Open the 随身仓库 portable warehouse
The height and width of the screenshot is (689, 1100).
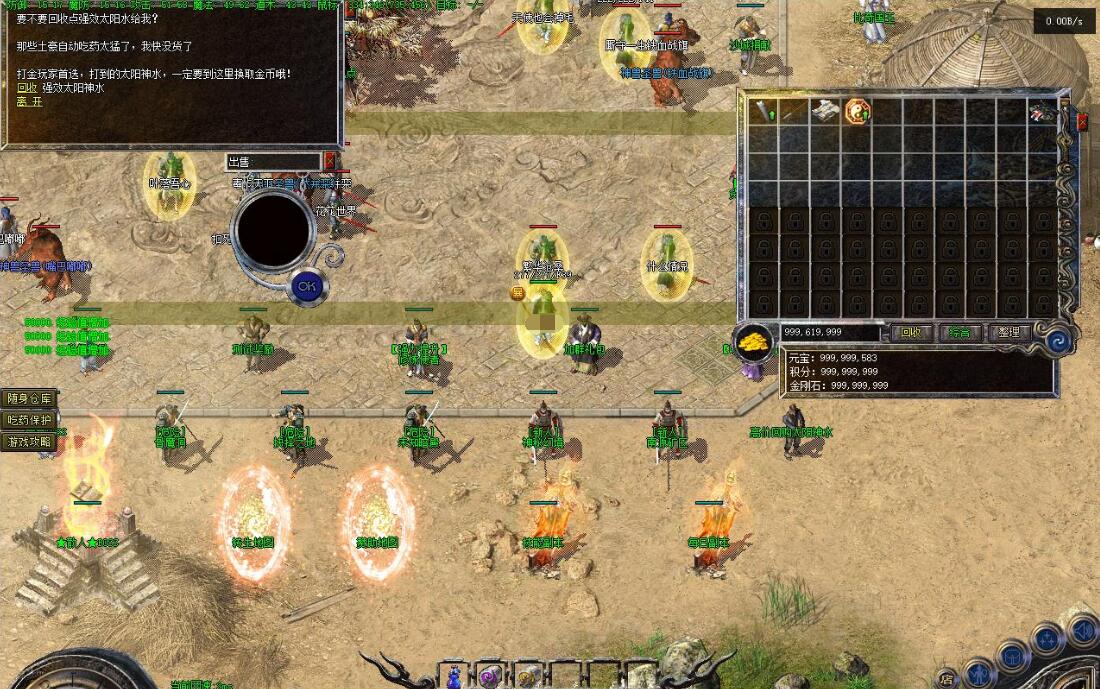[29, 398]
